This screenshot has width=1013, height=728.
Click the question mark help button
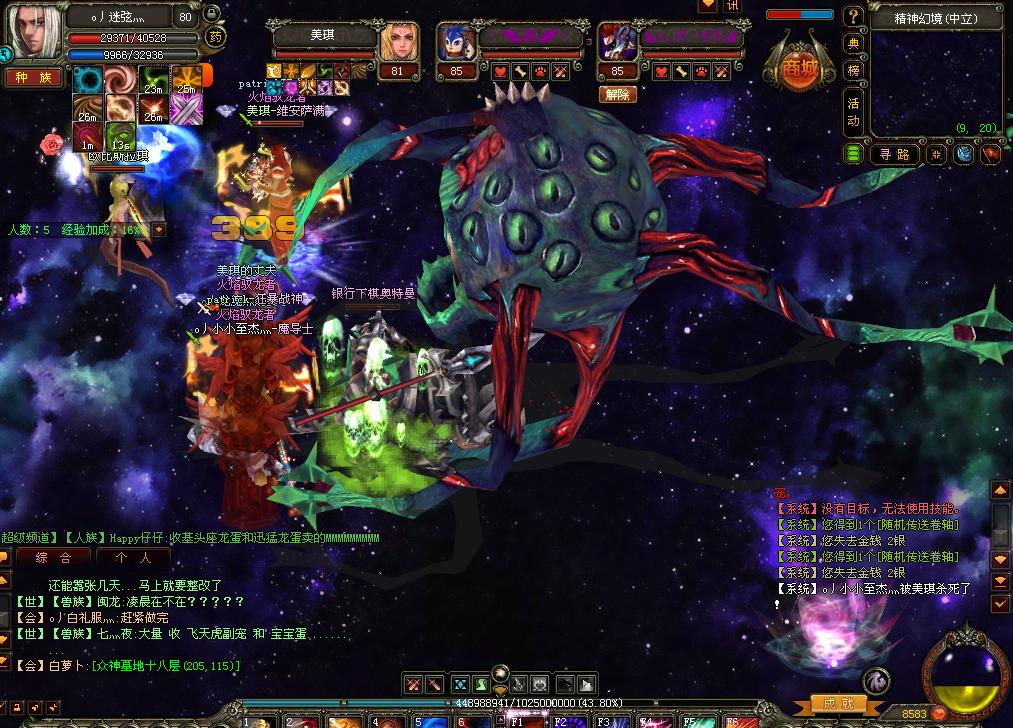coord(853,17)
